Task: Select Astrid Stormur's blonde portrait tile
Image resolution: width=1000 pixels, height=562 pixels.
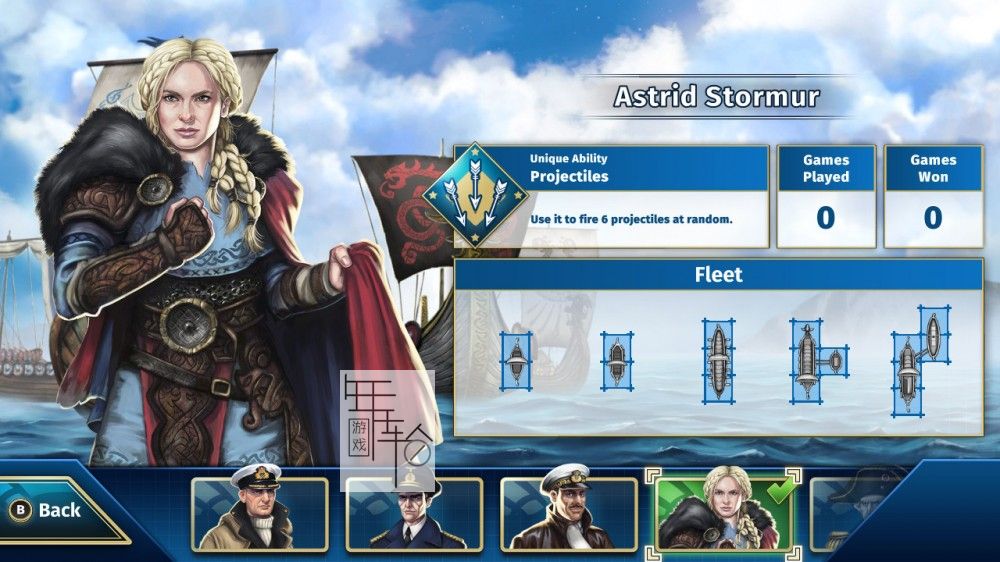Action: 724,514
